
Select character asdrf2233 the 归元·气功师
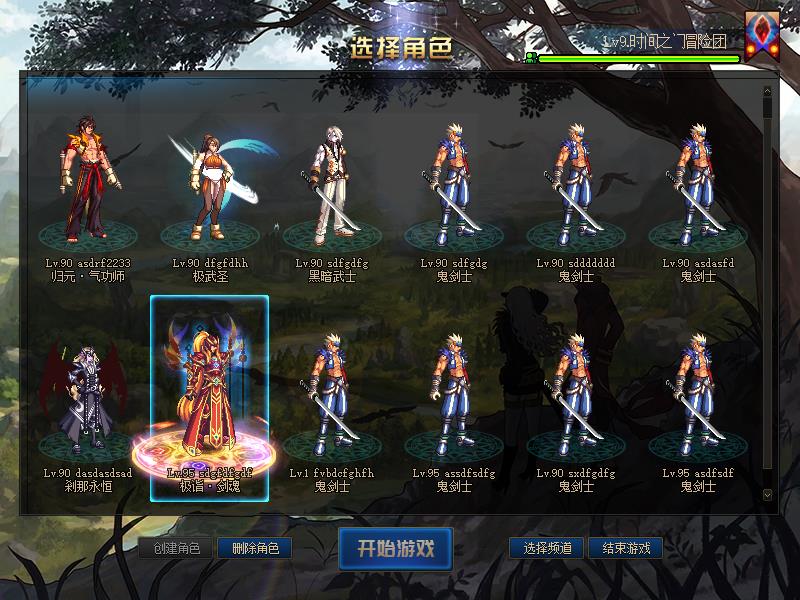point(88,185)
